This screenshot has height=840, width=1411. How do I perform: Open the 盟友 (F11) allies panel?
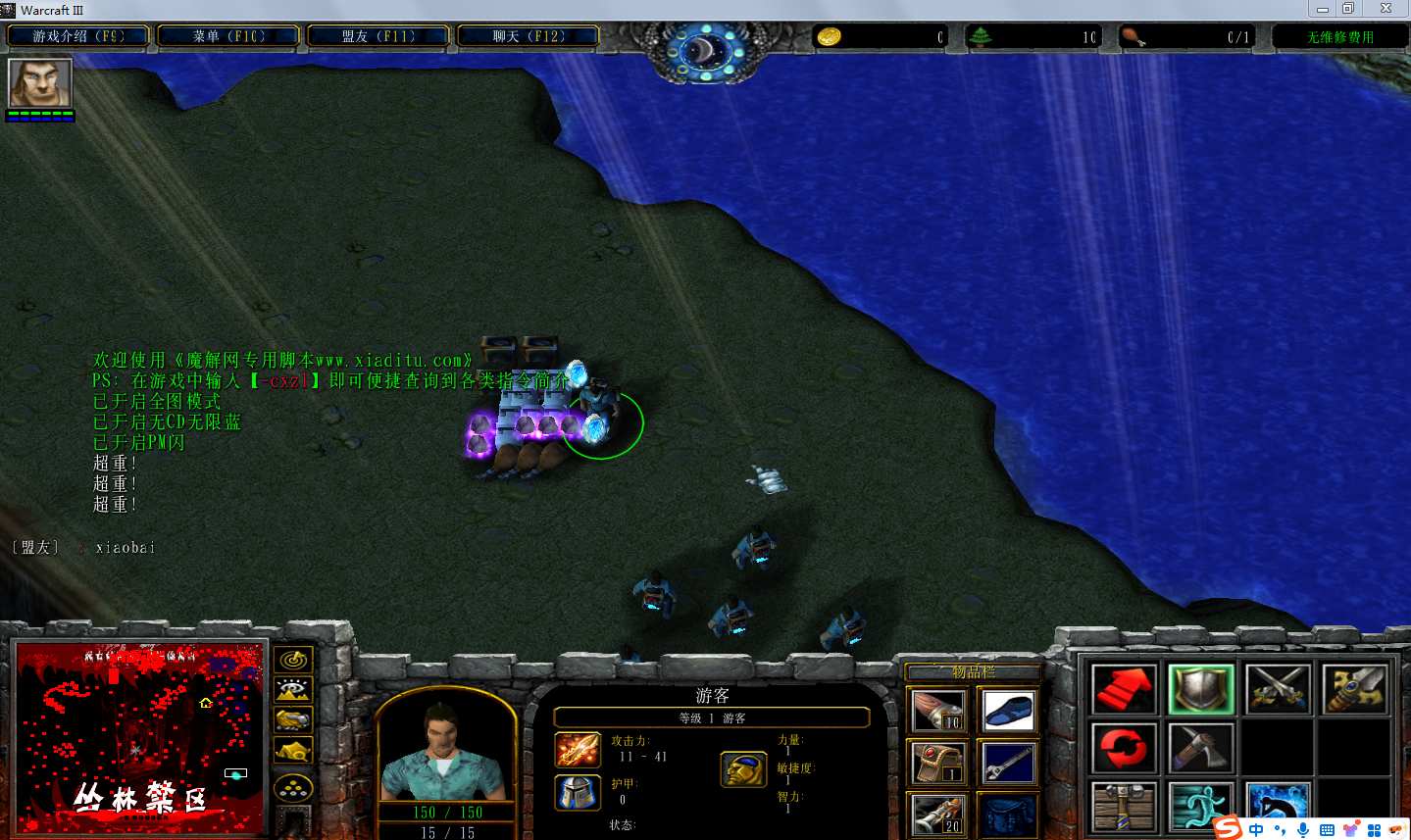click(378, 36)
